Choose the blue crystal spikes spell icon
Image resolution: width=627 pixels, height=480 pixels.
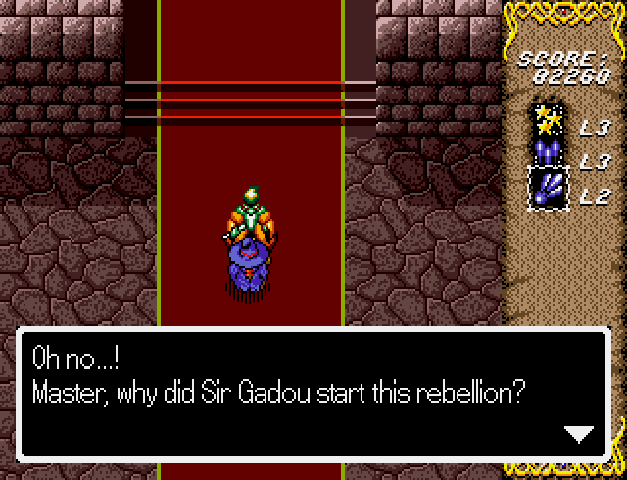pos(547,154)
